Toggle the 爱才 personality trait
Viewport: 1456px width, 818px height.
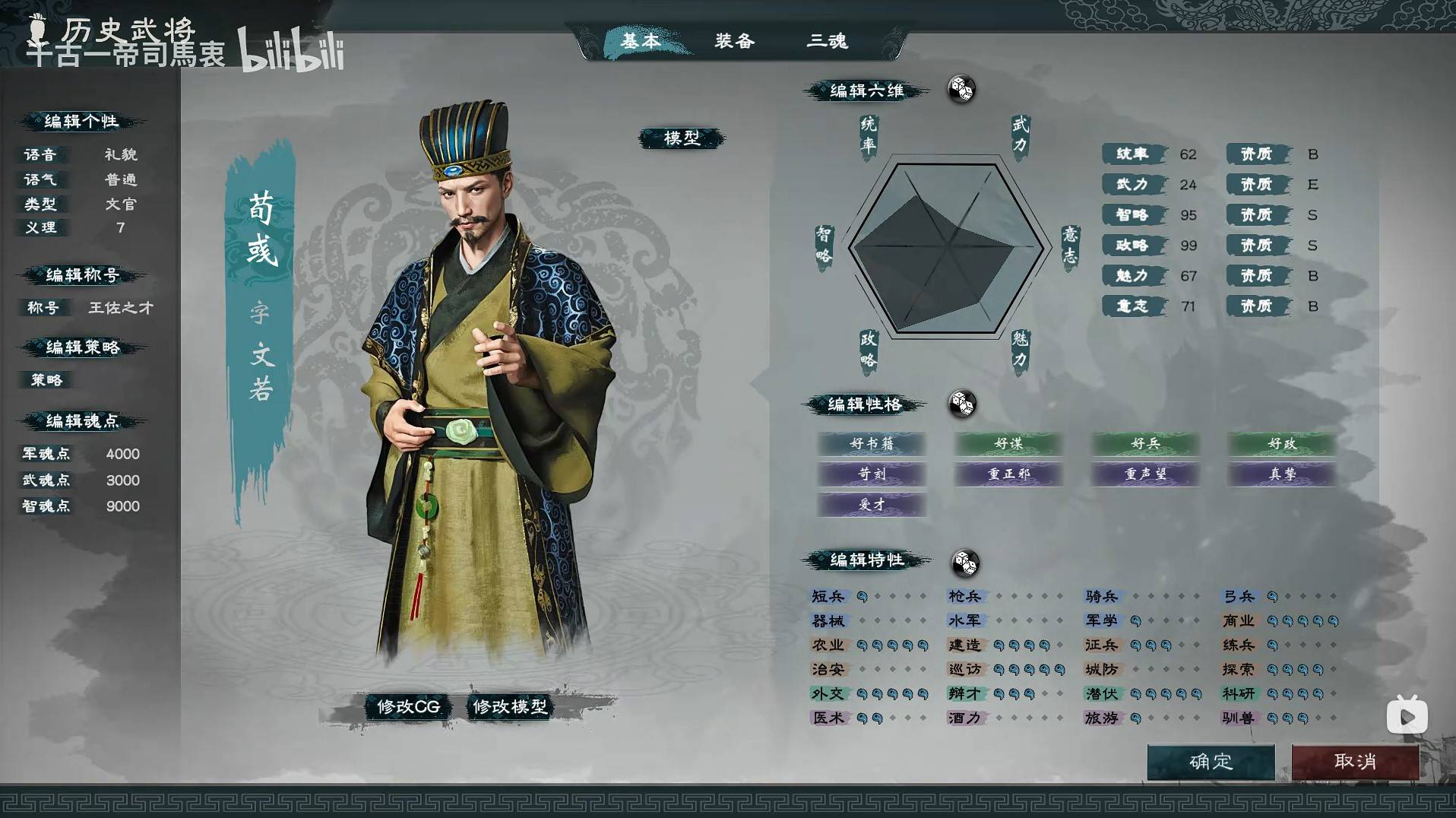point(872,504)
